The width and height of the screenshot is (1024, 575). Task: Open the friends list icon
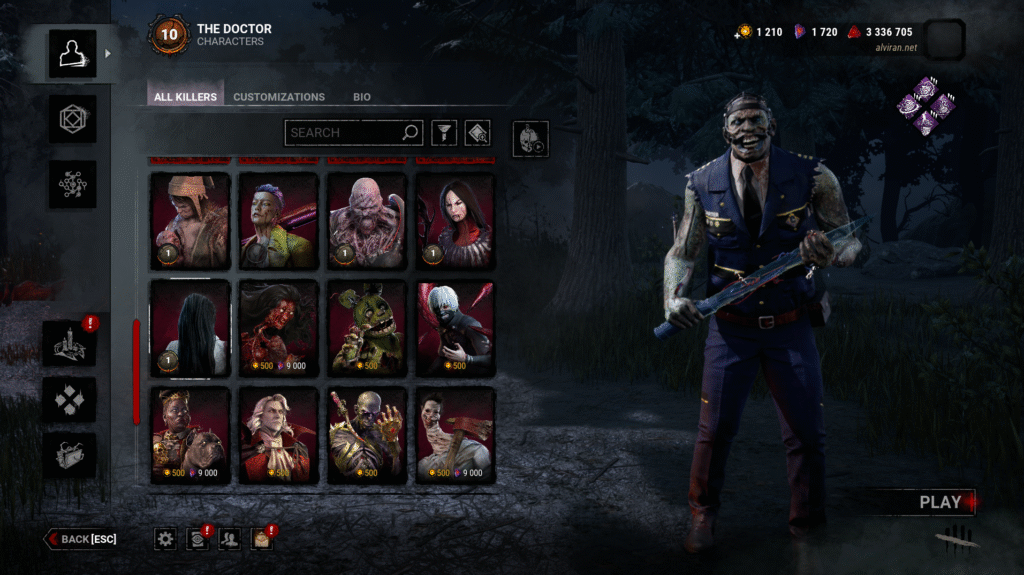coord(230,539)
